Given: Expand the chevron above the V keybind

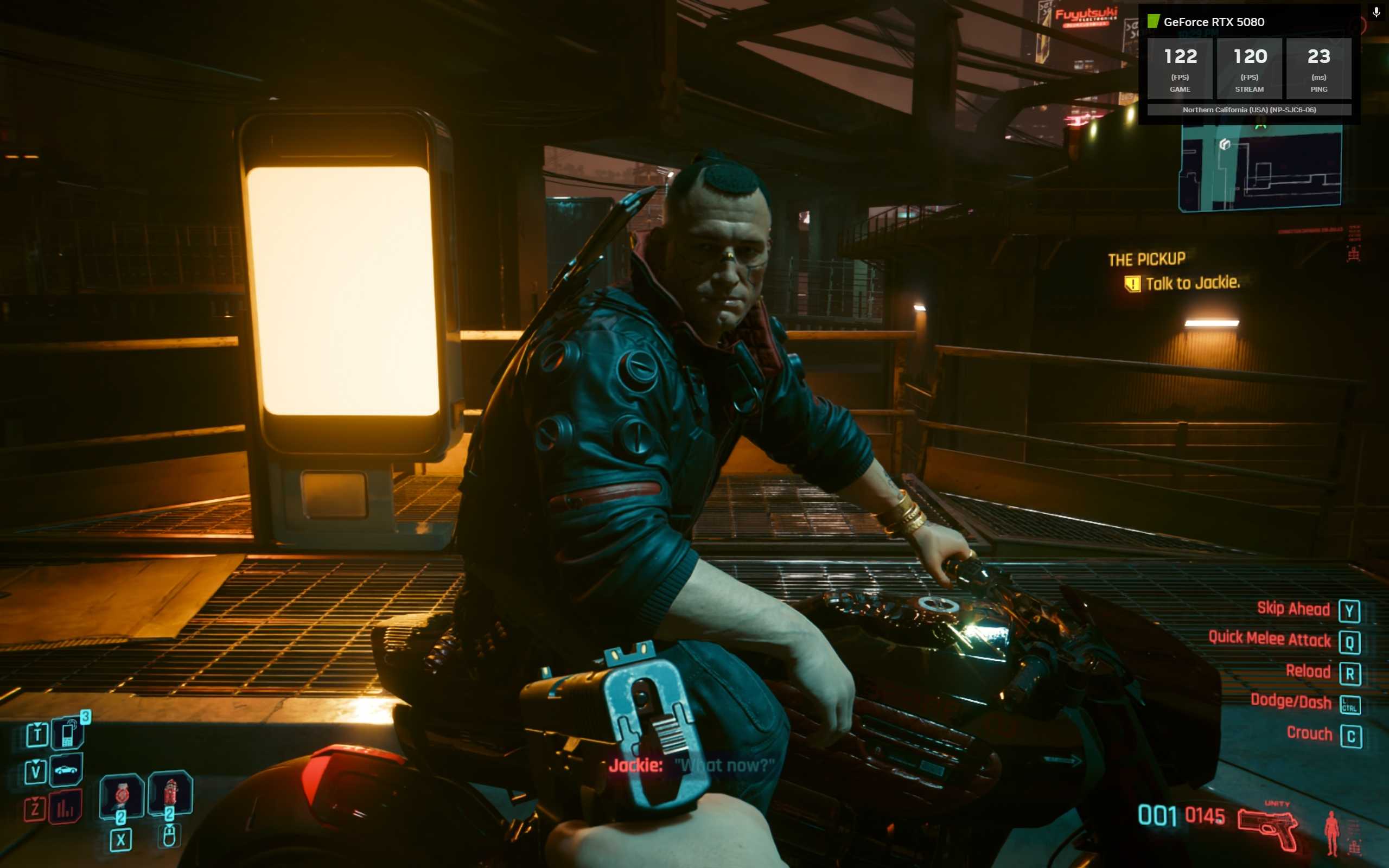Looking at the screenshot, I should (36, 763).
